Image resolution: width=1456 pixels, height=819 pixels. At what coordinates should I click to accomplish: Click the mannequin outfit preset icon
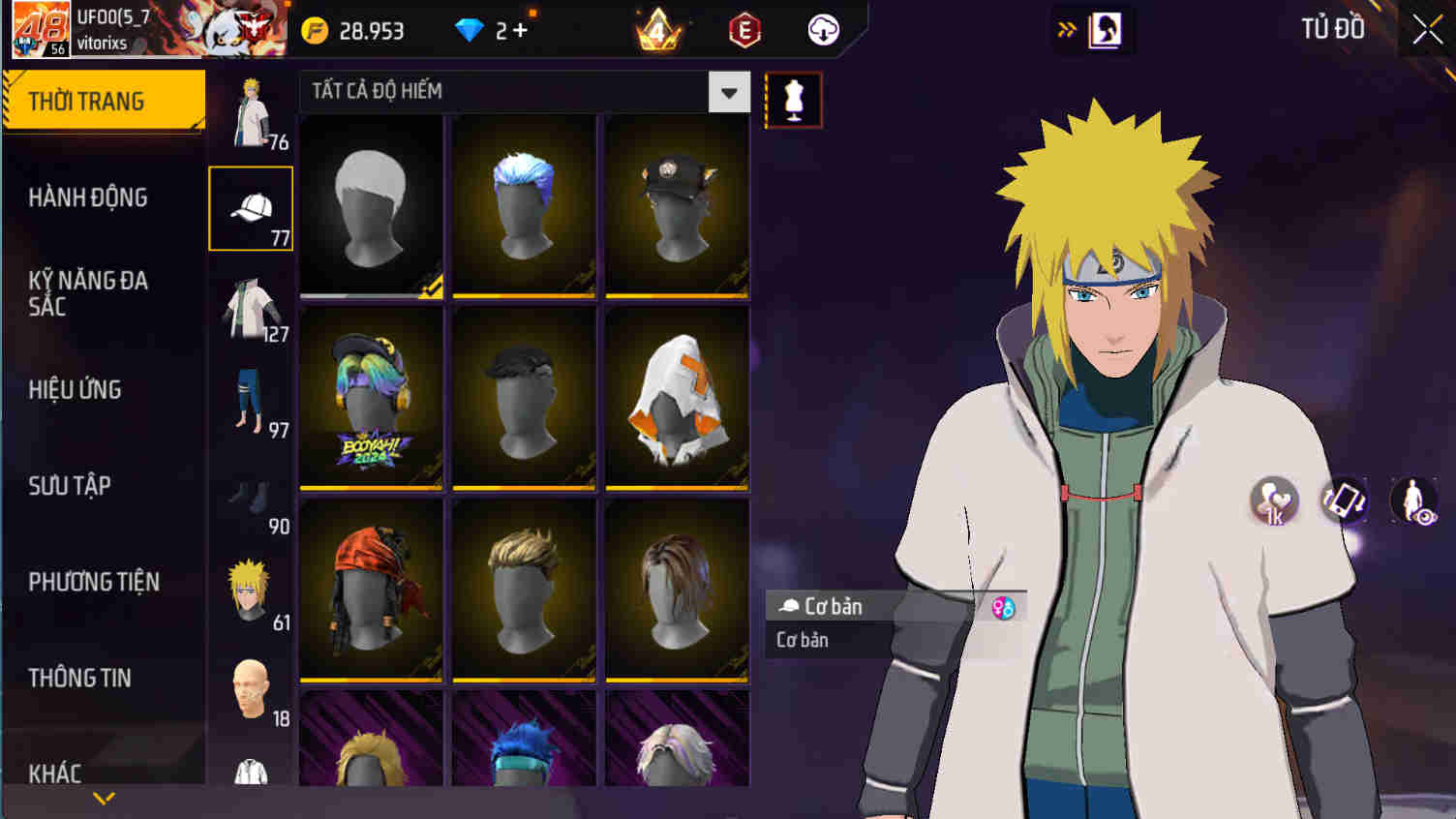794,99
